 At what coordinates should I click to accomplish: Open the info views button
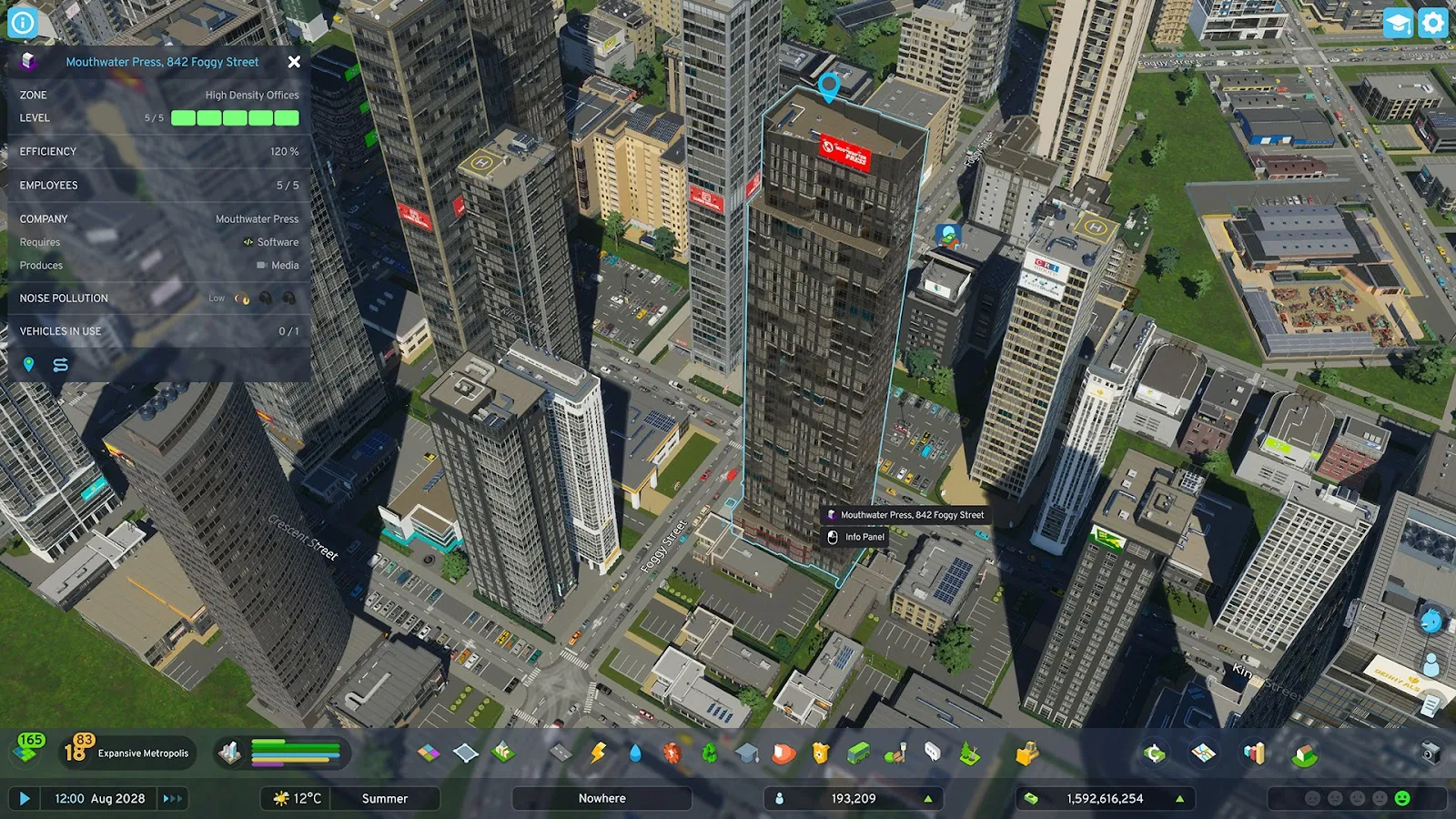tap(23, 22)
